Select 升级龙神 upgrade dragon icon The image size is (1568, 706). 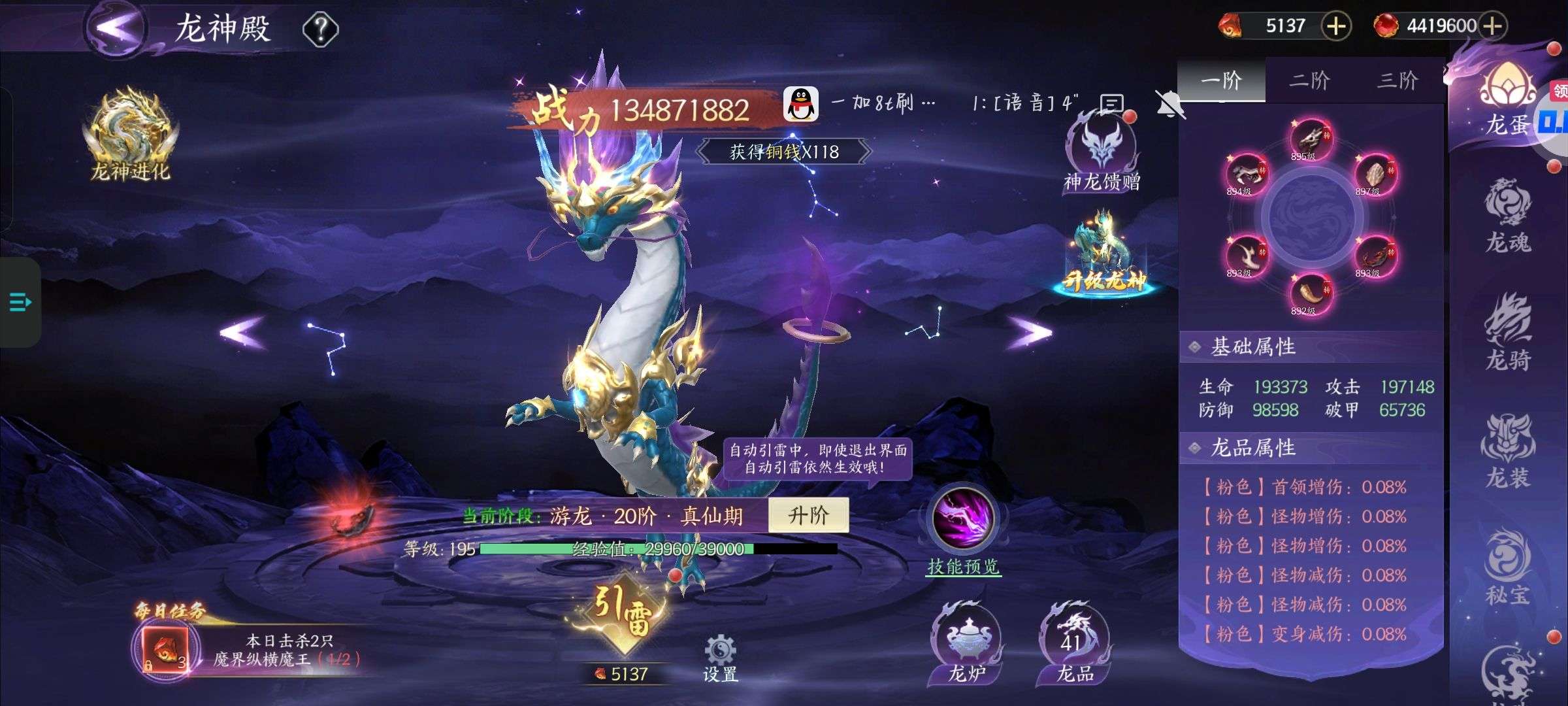pyautogui.click(x=1104, y=255)
